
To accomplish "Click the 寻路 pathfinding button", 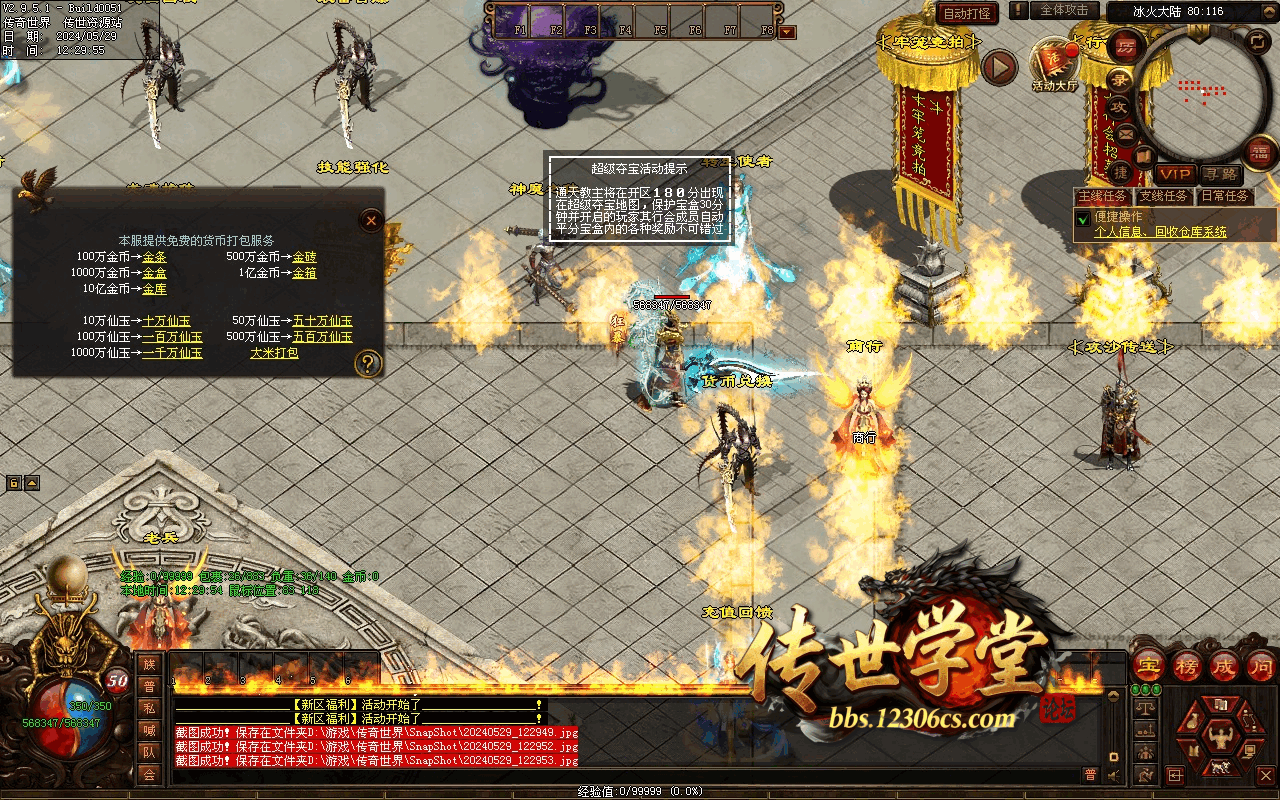I will [x=1219, y=174].
